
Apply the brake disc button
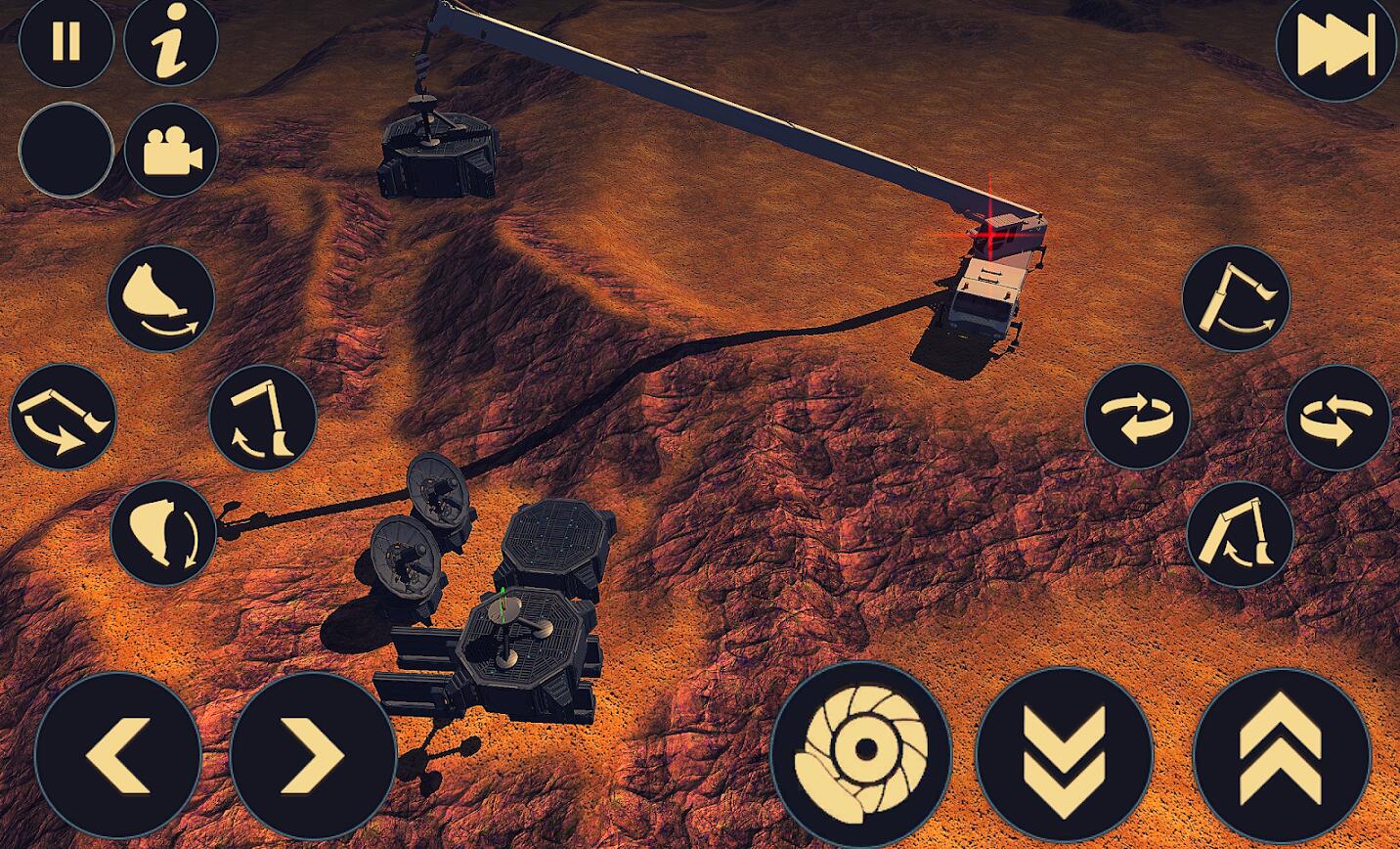861,751
